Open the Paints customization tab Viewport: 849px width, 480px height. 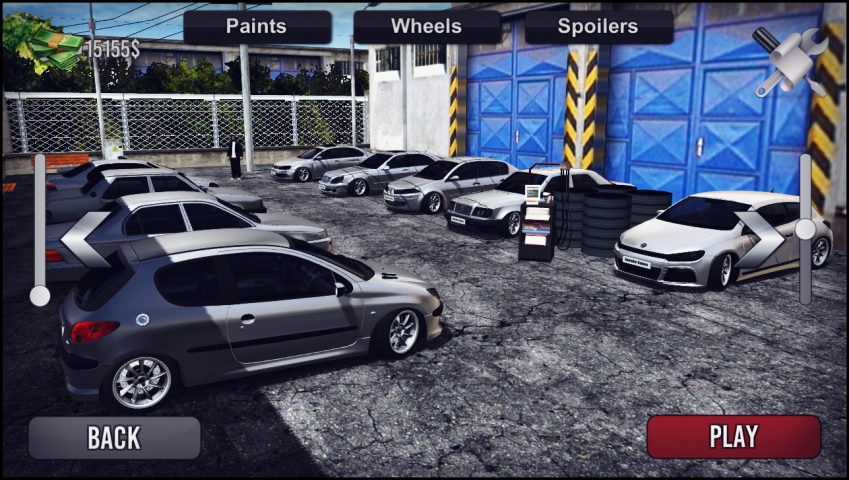(x=257, y=27)
